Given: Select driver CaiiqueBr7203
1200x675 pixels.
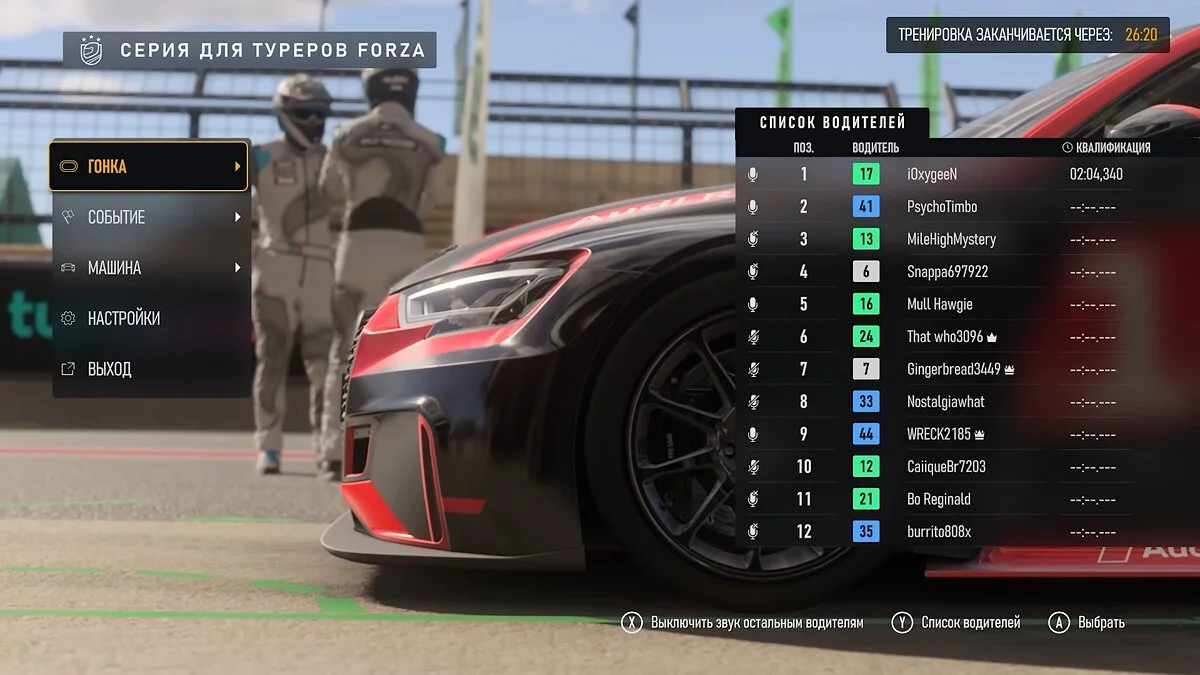Looking at the screenshot, I should pyautogui.click(x=945, y=467).
